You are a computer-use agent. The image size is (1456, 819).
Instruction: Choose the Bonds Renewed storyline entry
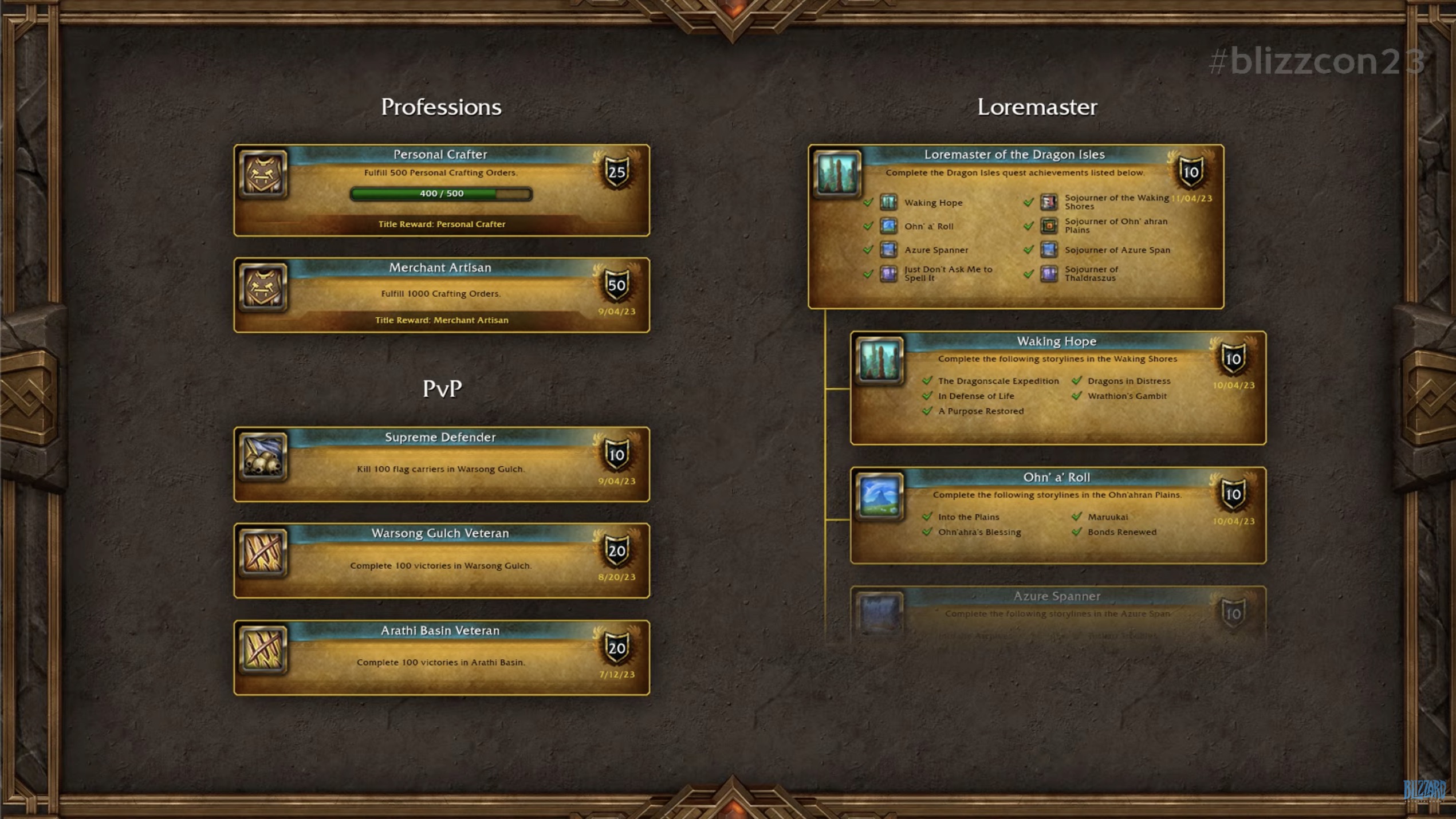pos(1121,532)
